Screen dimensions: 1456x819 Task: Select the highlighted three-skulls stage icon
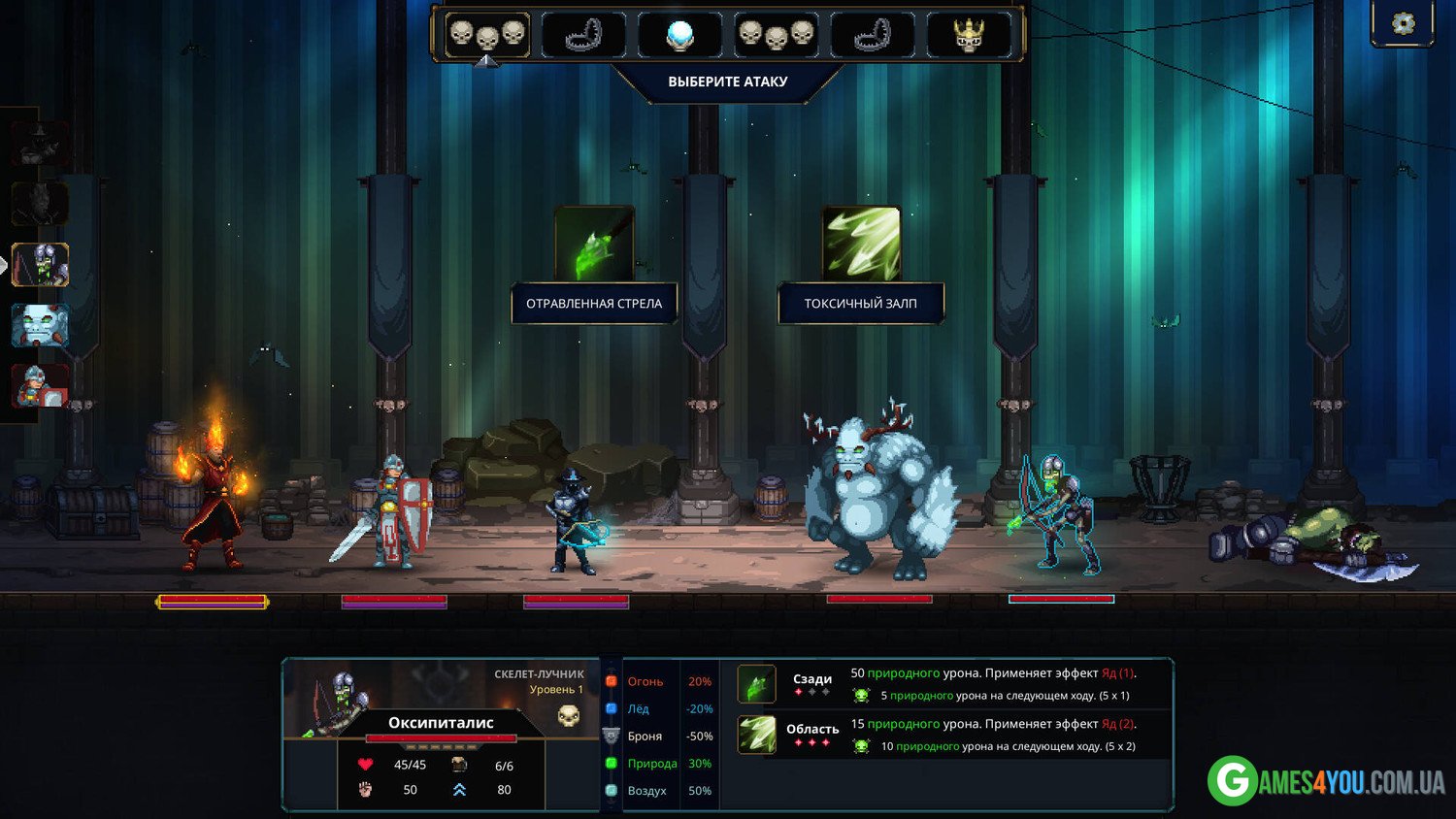point(487,35)
